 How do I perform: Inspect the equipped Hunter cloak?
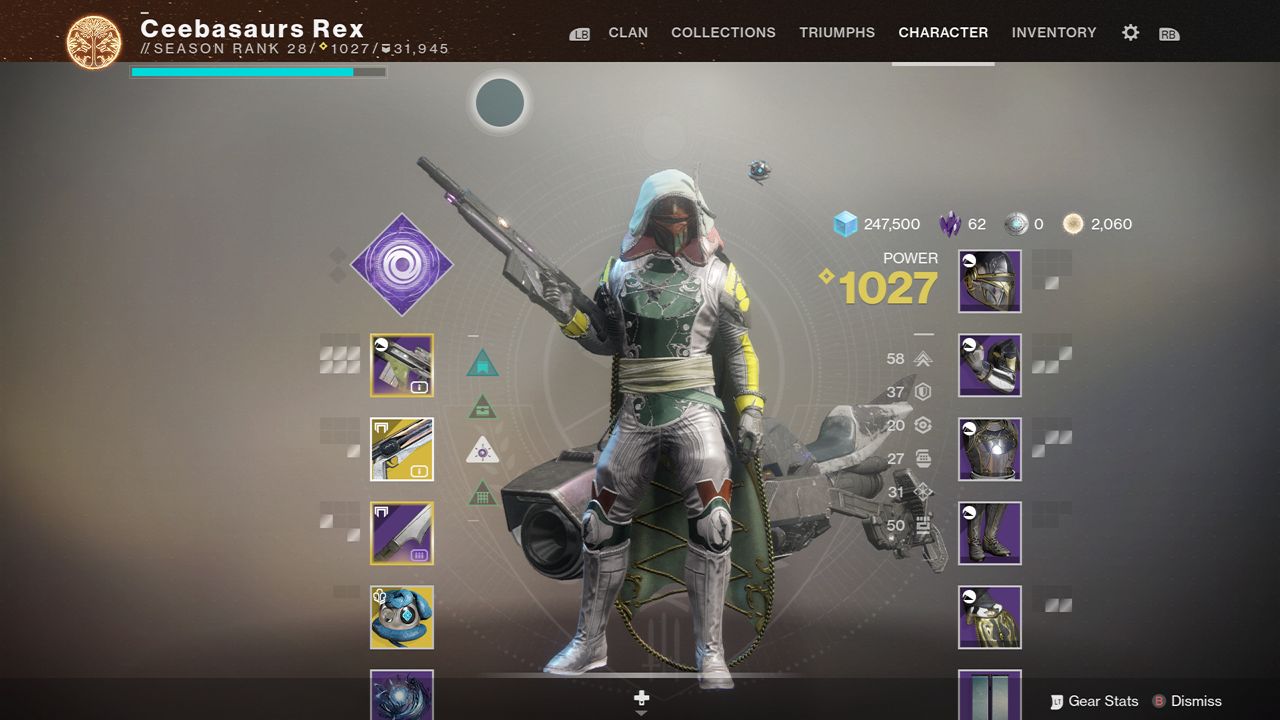[988, 617]
